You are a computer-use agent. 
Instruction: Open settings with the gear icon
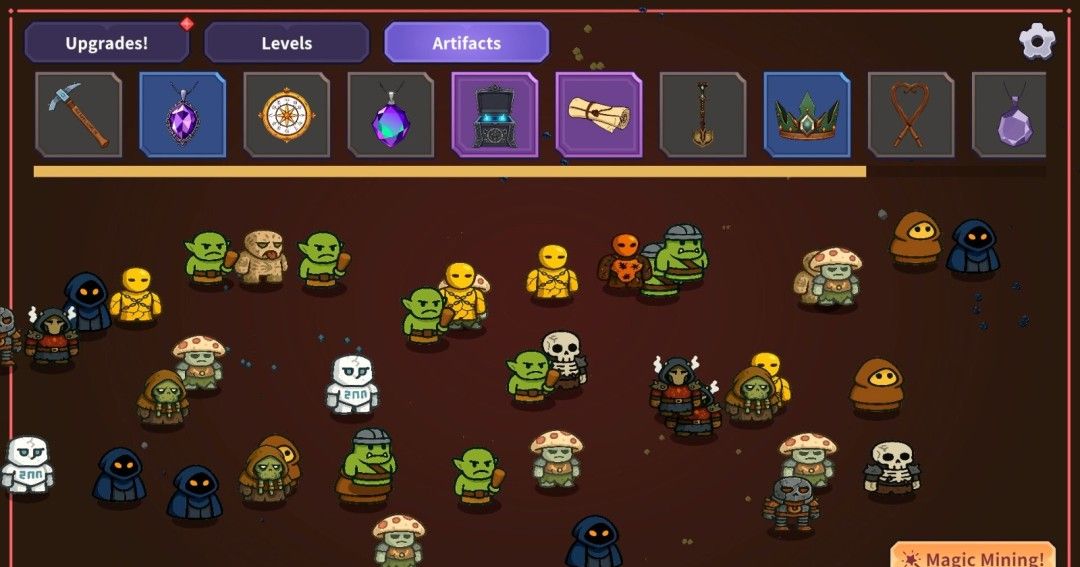(1037, 41)
